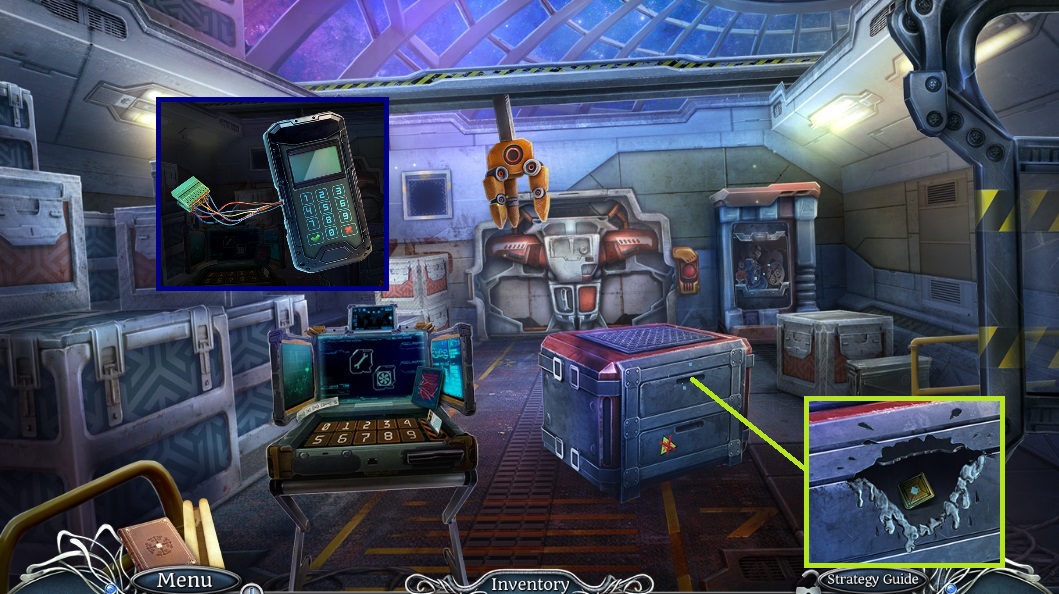Open the Menu button

coord(184,580)
